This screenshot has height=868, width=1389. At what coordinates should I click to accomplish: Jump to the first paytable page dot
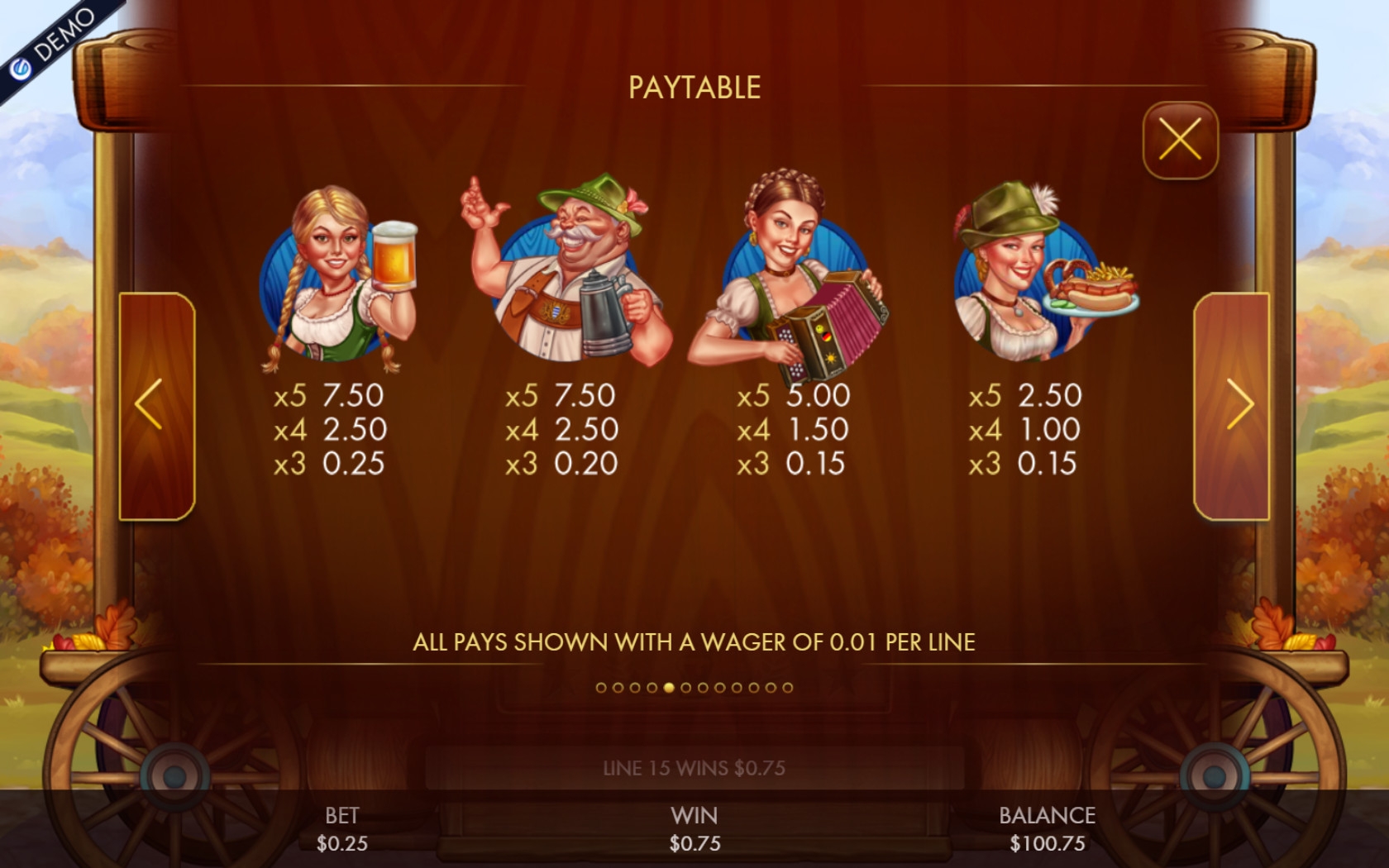click(601, 687)
